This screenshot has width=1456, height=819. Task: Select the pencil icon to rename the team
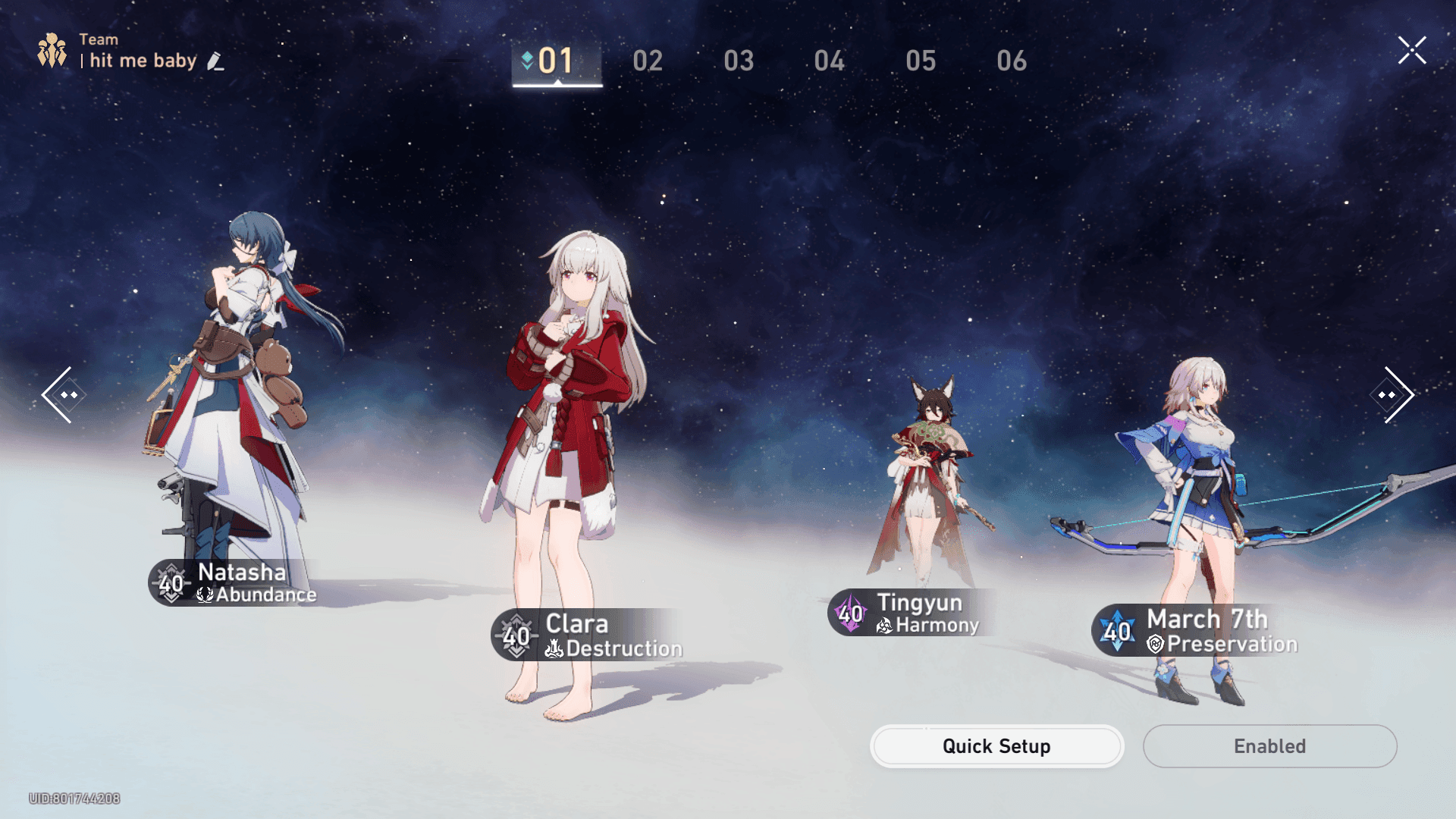click(x=216, y=61)
